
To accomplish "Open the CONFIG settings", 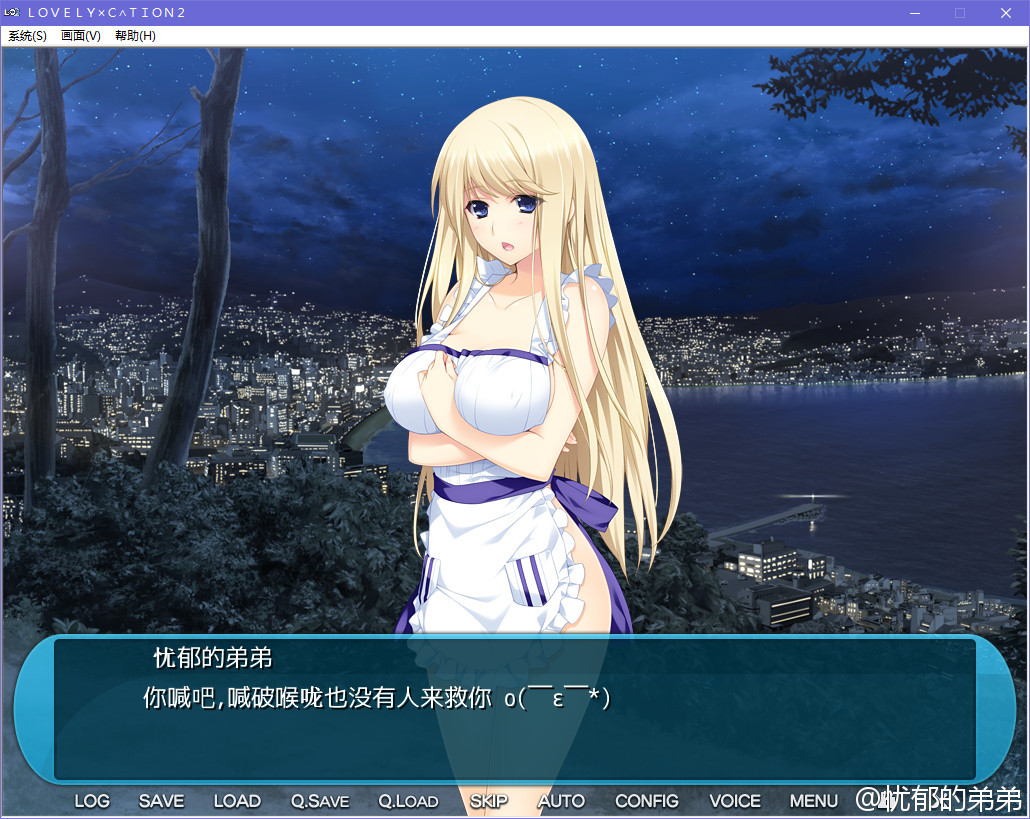I will tap(646, 801).
